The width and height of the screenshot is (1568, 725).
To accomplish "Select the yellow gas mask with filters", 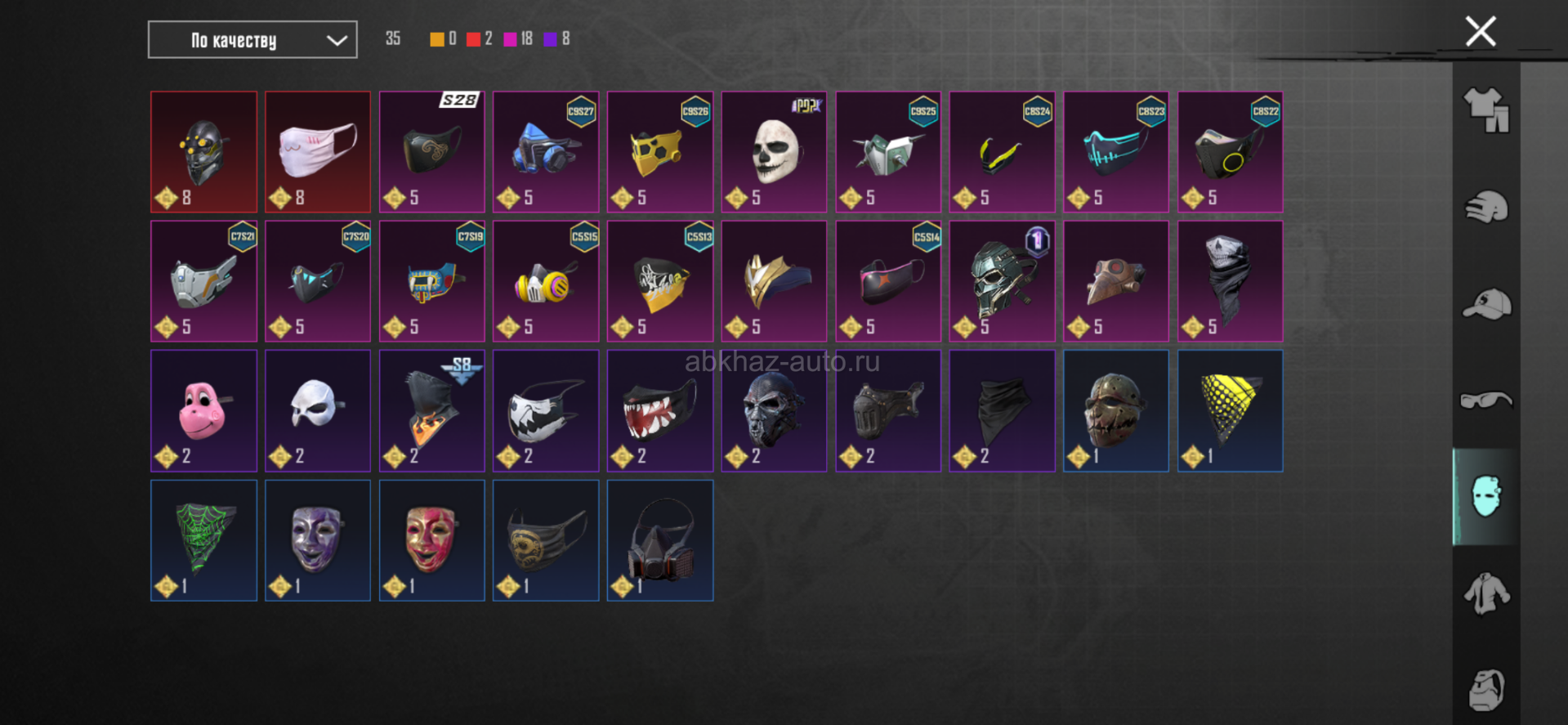I will tap(546, 281).
